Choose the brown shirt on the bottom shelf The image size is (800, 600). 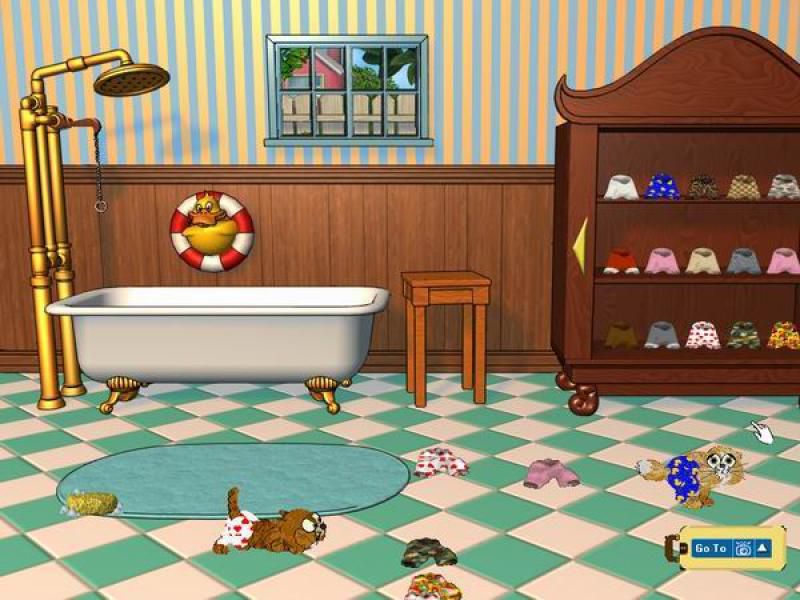tap(620, 334)
